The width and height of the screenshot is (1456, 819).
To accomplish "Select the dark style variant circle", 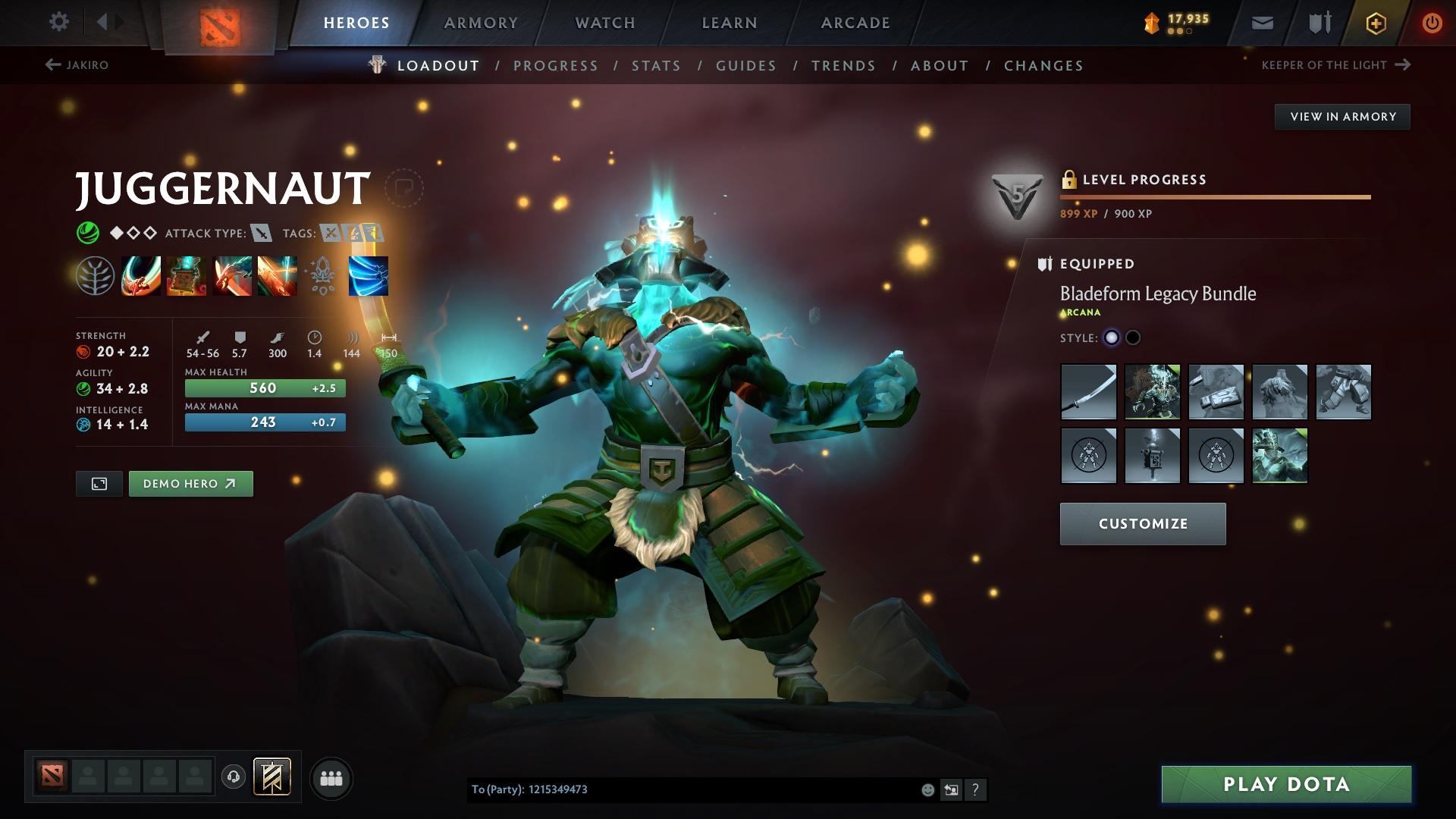I will 1134,337.
